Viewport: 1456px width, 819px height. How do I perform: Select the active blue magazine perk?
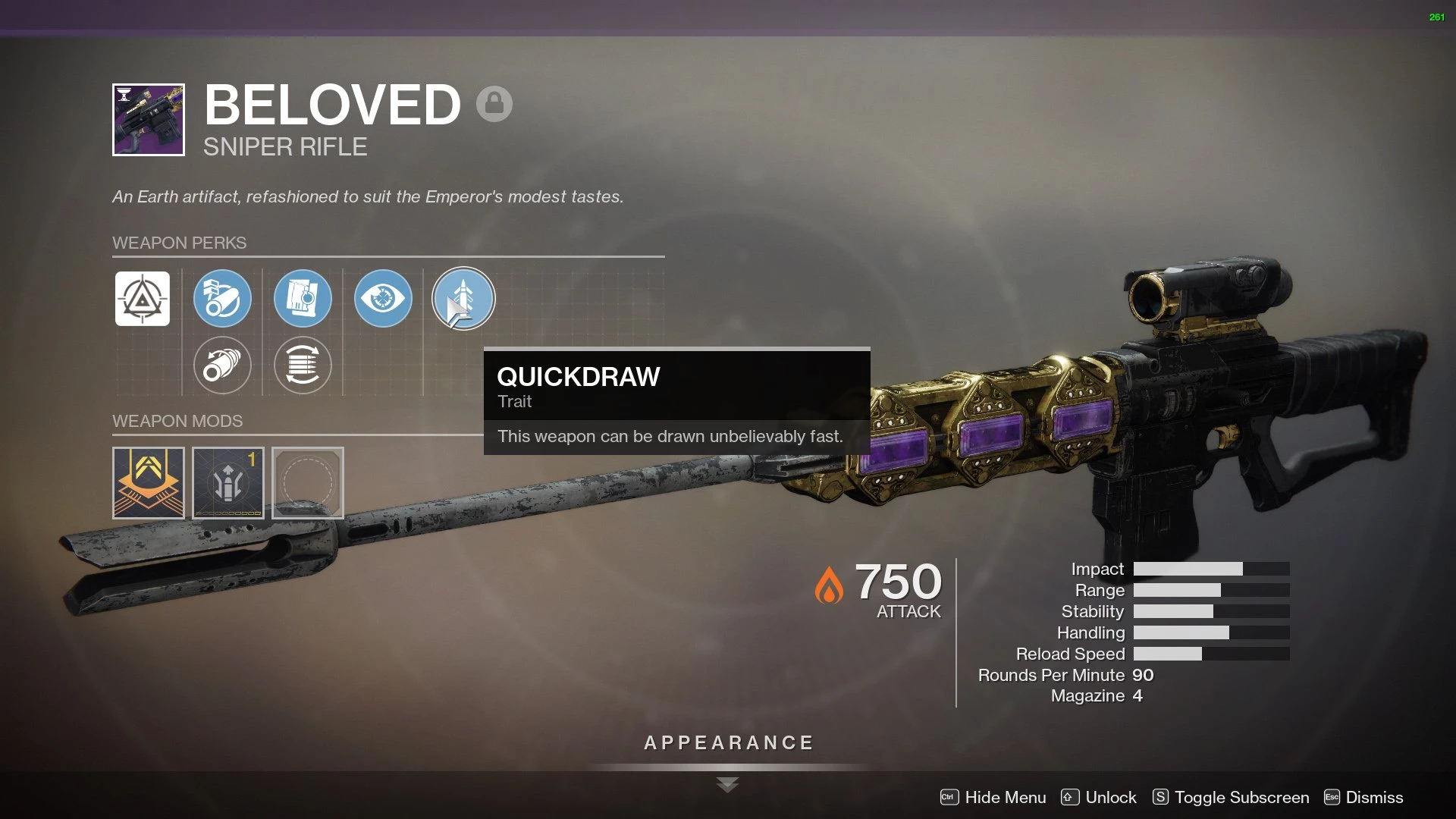pos(303,299)
